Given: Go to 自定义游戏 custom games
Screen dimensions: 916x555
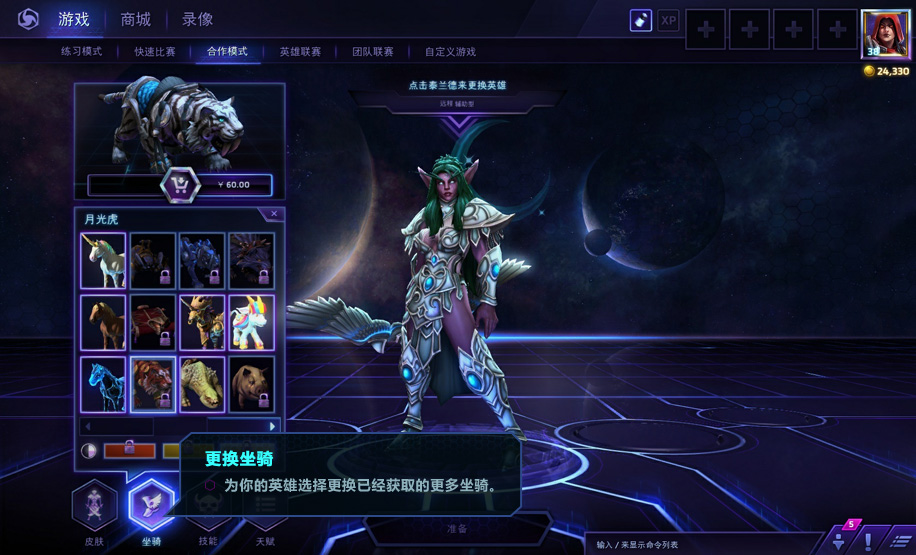Looking at the screenshot, I should point(450,51).
